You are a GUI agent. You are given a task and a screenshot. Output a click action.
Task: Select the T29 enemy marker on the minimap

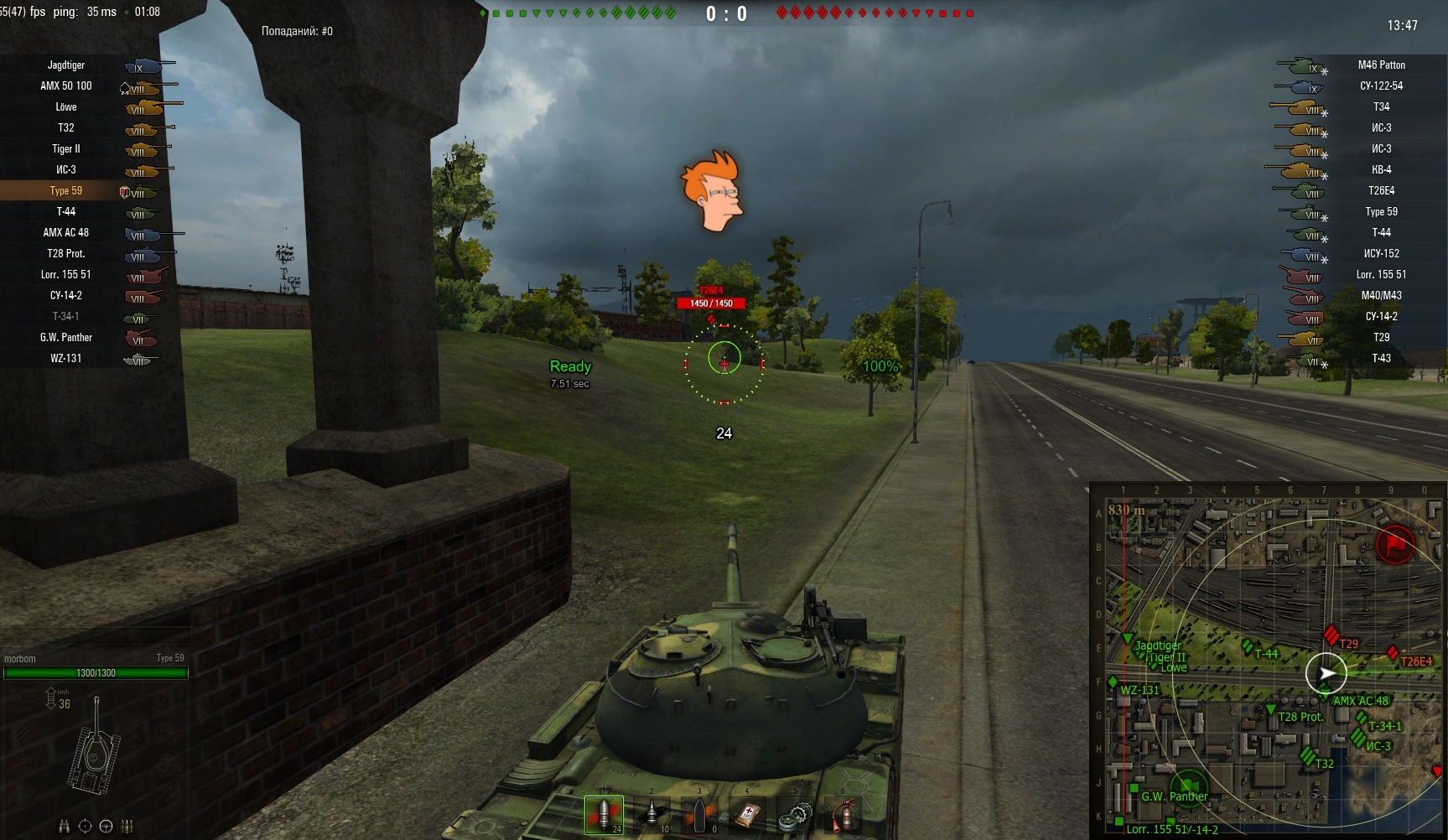point(1331,635)
